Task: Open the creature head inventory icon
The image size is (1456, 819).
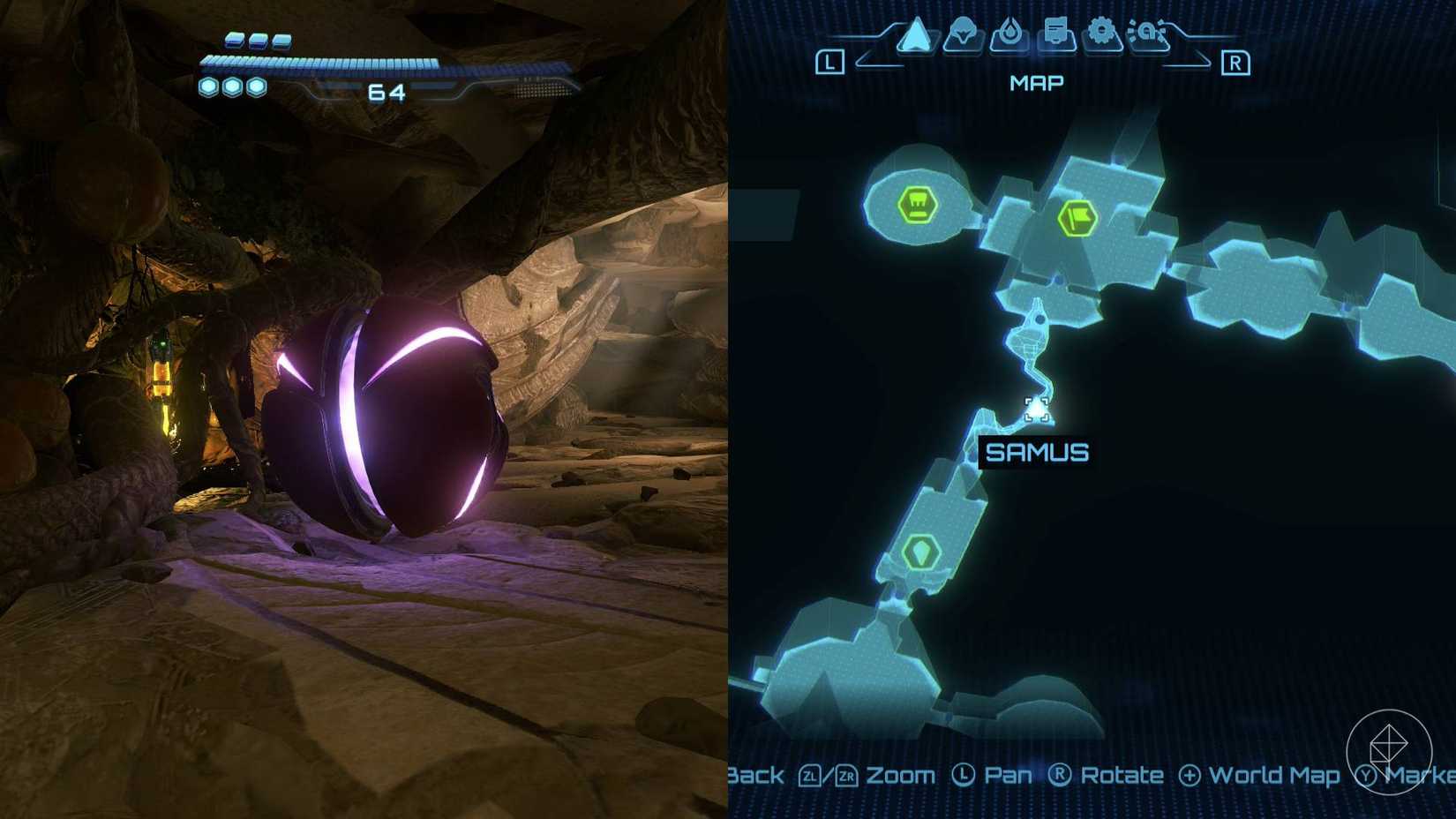Action: pyautogui.click(x=964, y=31)
